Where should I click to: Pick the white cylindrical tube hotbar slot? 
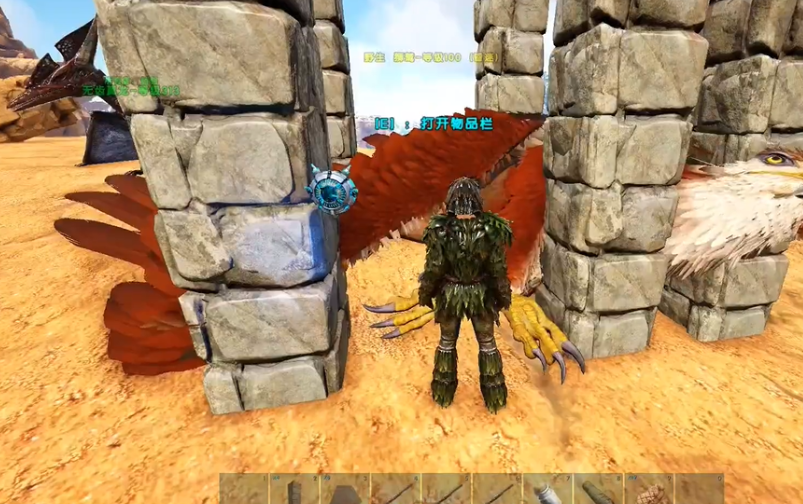click(x=547, y=491)
